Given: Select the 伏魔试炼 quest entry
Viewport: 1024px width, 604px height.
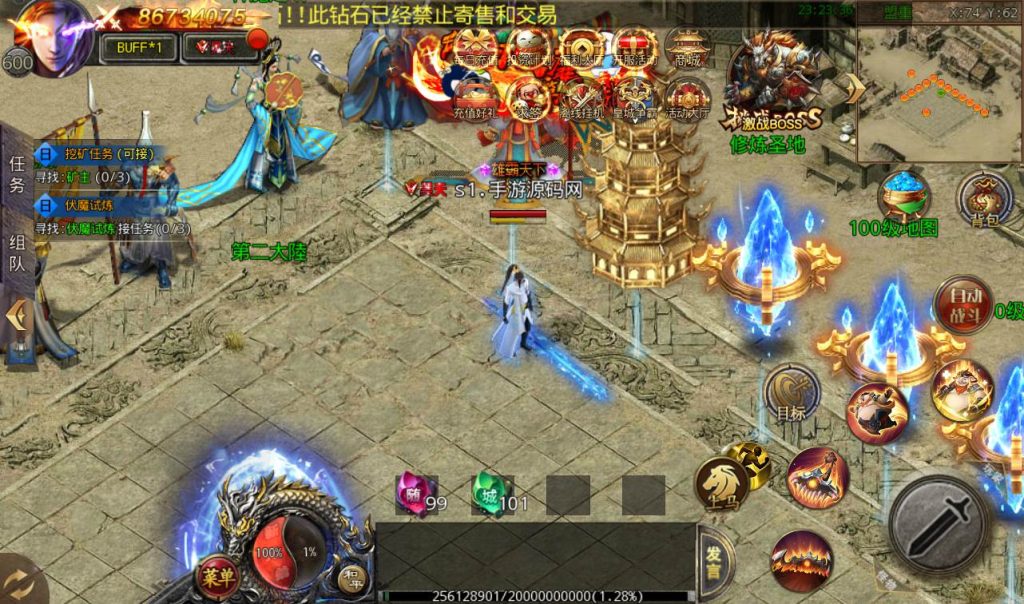Looking at the screenshot, I should click(x=88, y=205).
